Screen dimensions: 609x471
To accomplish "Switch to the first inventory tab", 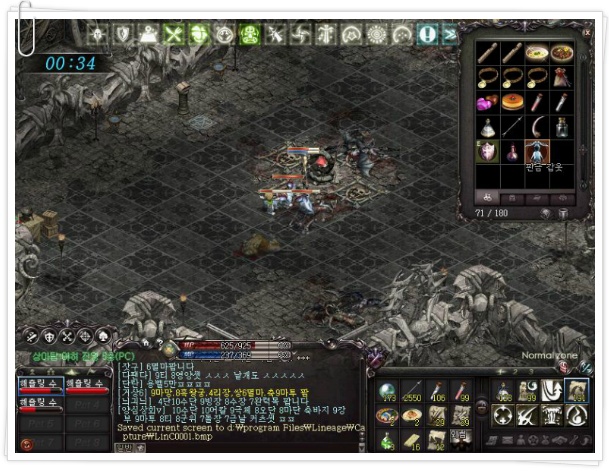I will click(488, 197).
